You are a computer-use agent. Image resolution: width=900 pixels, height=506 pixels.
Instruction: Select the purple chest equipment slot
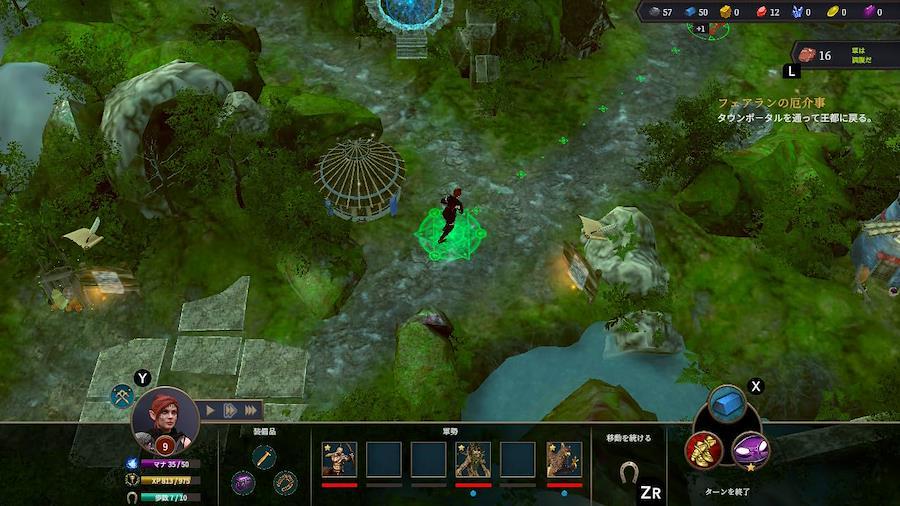(x=243, y=483)
